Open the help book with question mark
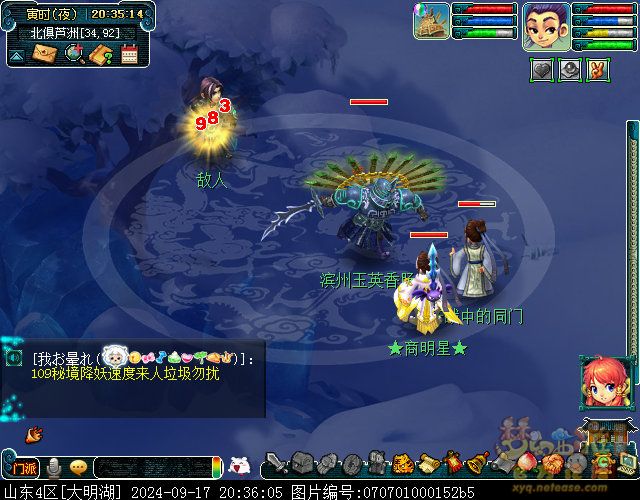Screen dimensions: 640x500 point(100,54)
